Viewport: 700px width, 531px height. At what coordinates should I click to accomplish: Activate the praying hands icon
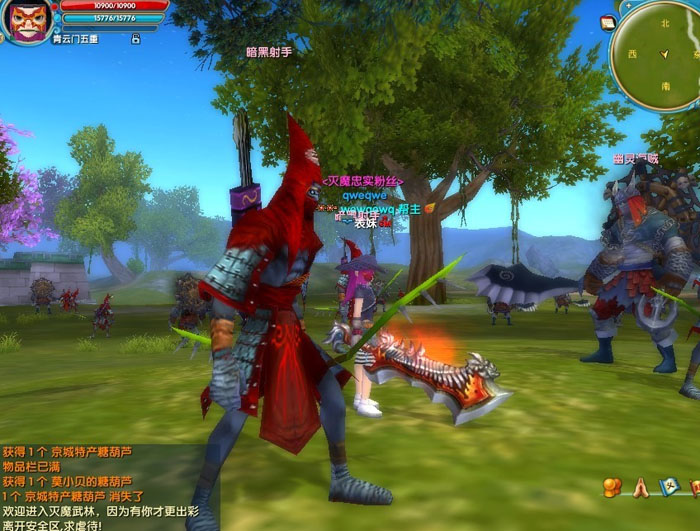(640, 488)
